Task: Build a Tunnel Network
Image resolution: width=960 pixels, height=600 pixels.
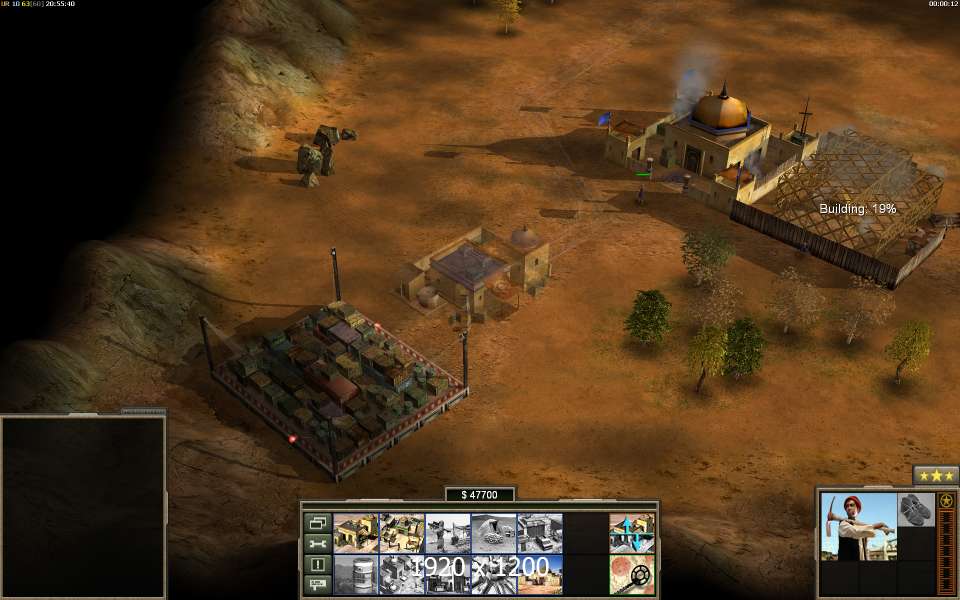Action: click(x=493, y=533)
